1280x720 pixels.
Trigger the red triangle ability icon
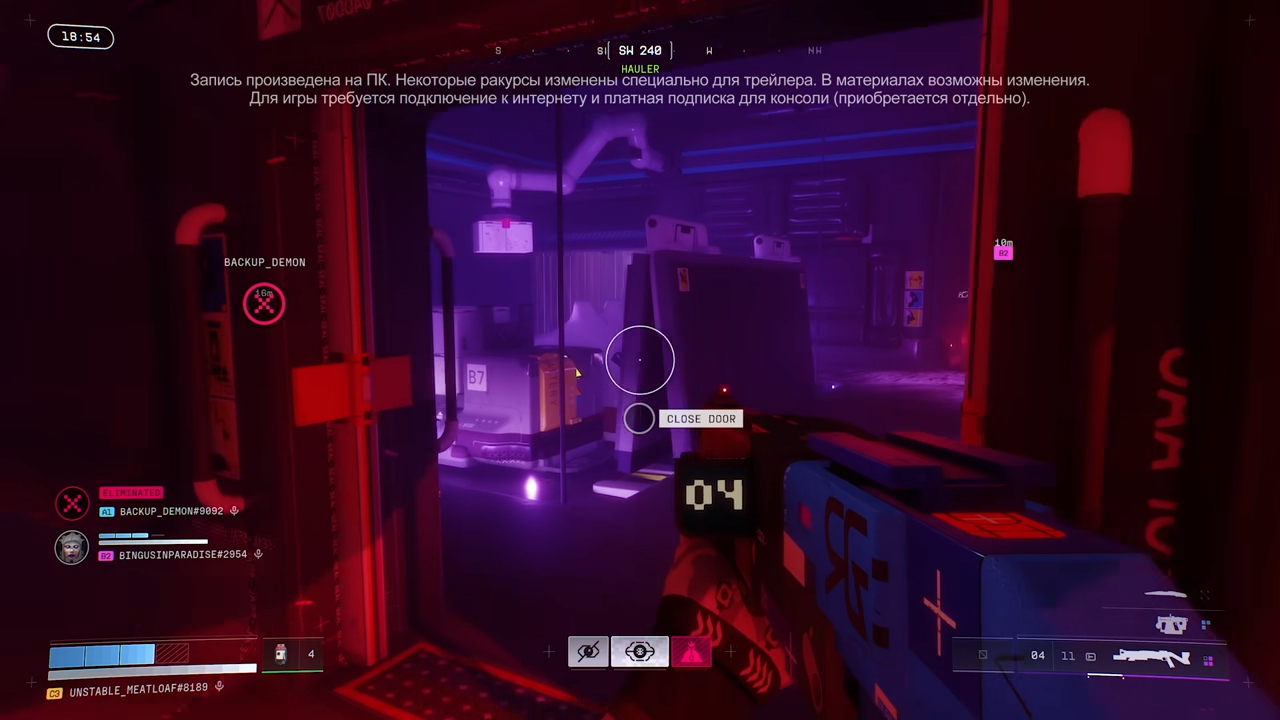(691, 652)
